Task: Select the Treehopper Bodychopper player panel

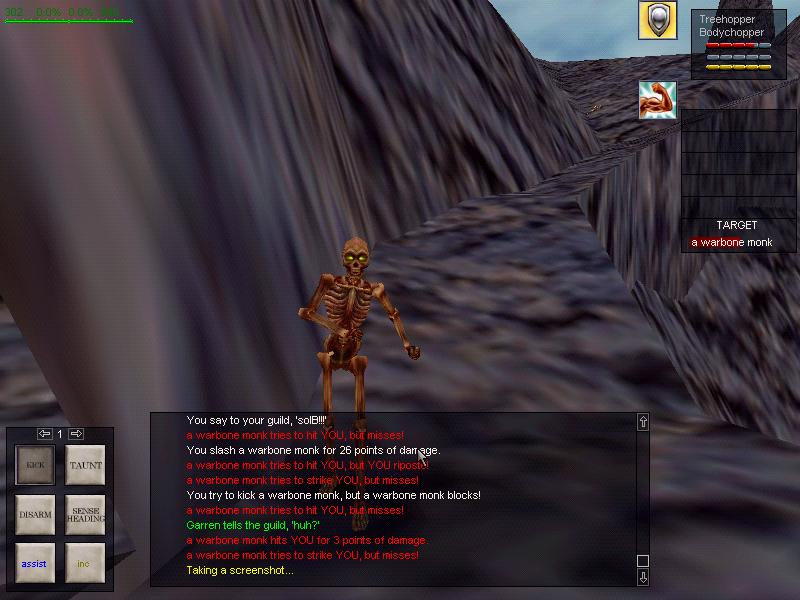Action: click(736, 44)
